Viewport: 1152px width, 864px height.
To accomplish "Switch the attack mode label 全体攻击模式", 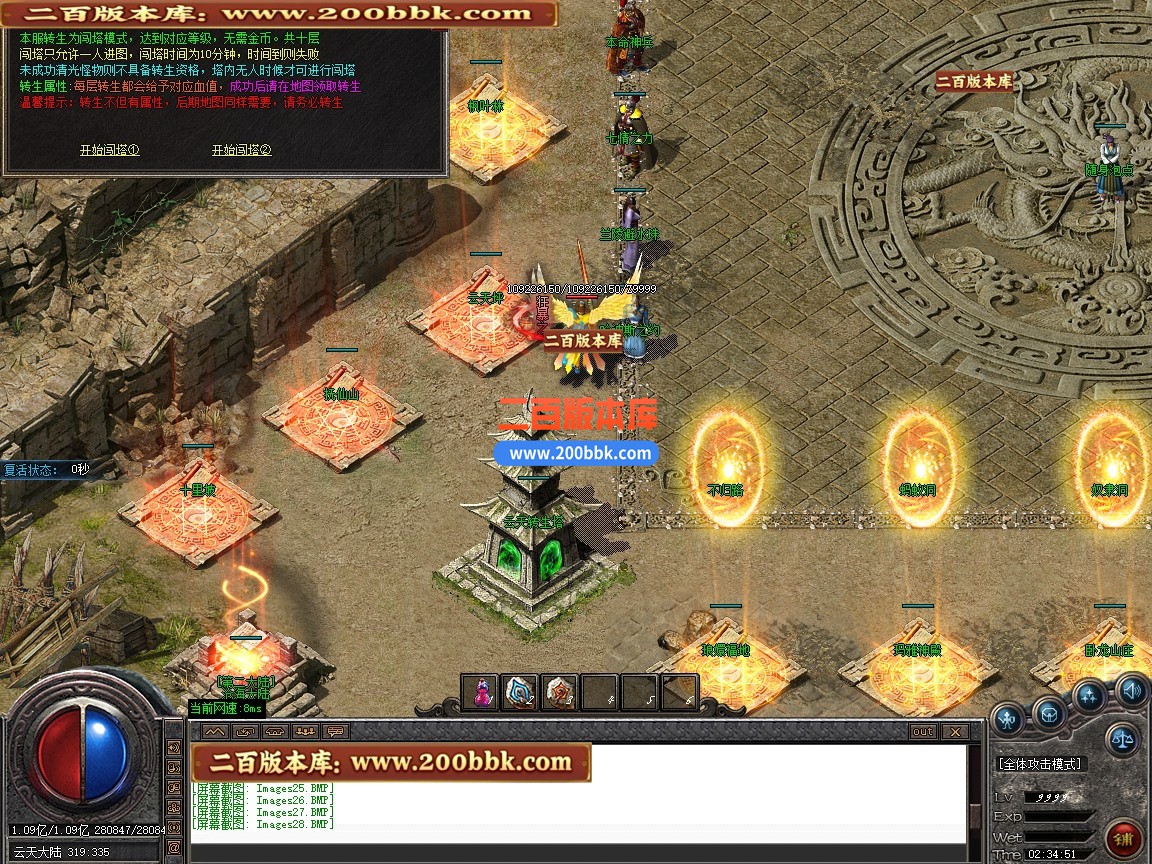I will [x=1040, y=764].
